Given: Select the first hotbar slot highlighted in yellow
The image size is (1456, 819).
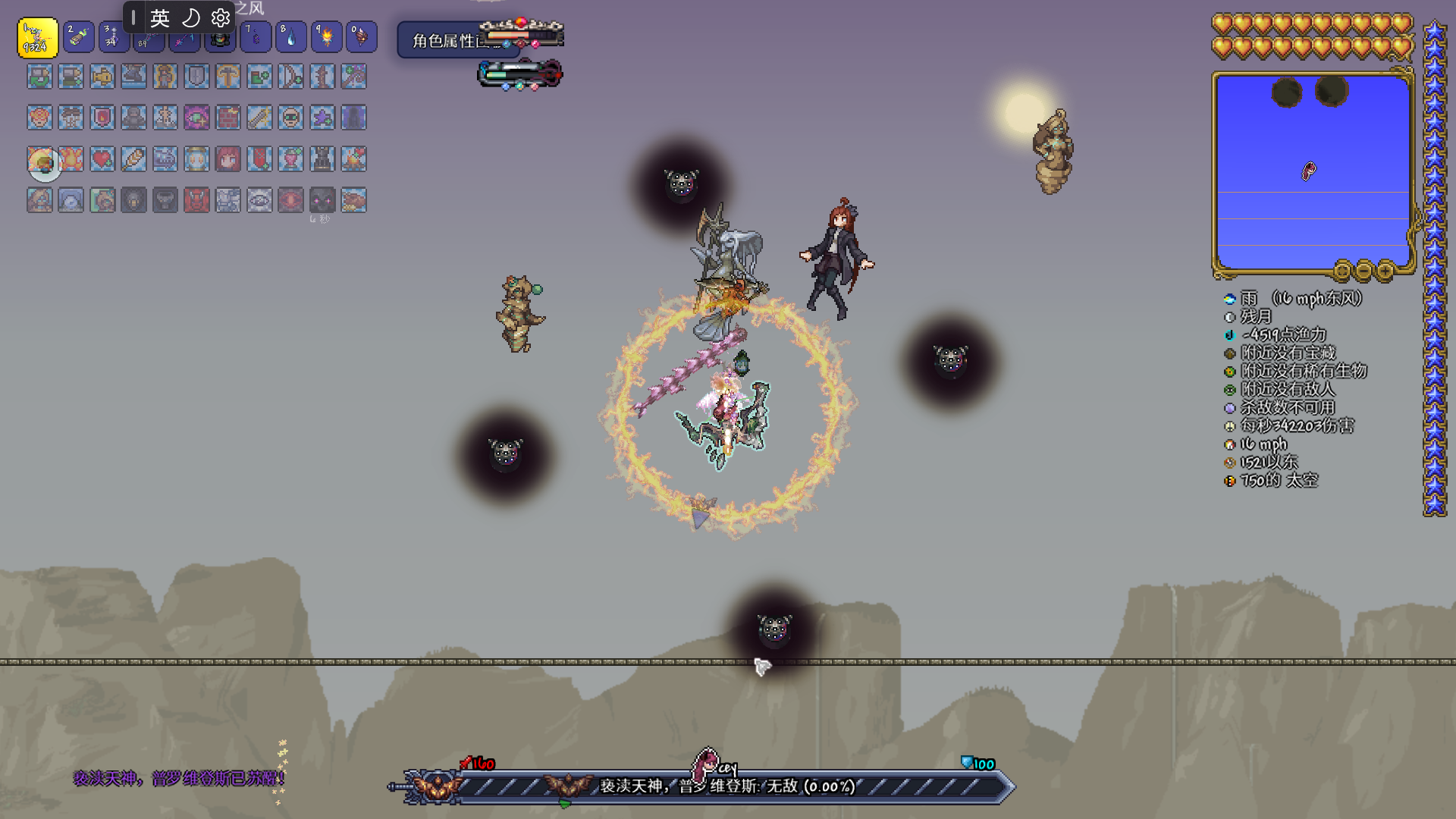Looking at the screenshot, I should [37, 38].
